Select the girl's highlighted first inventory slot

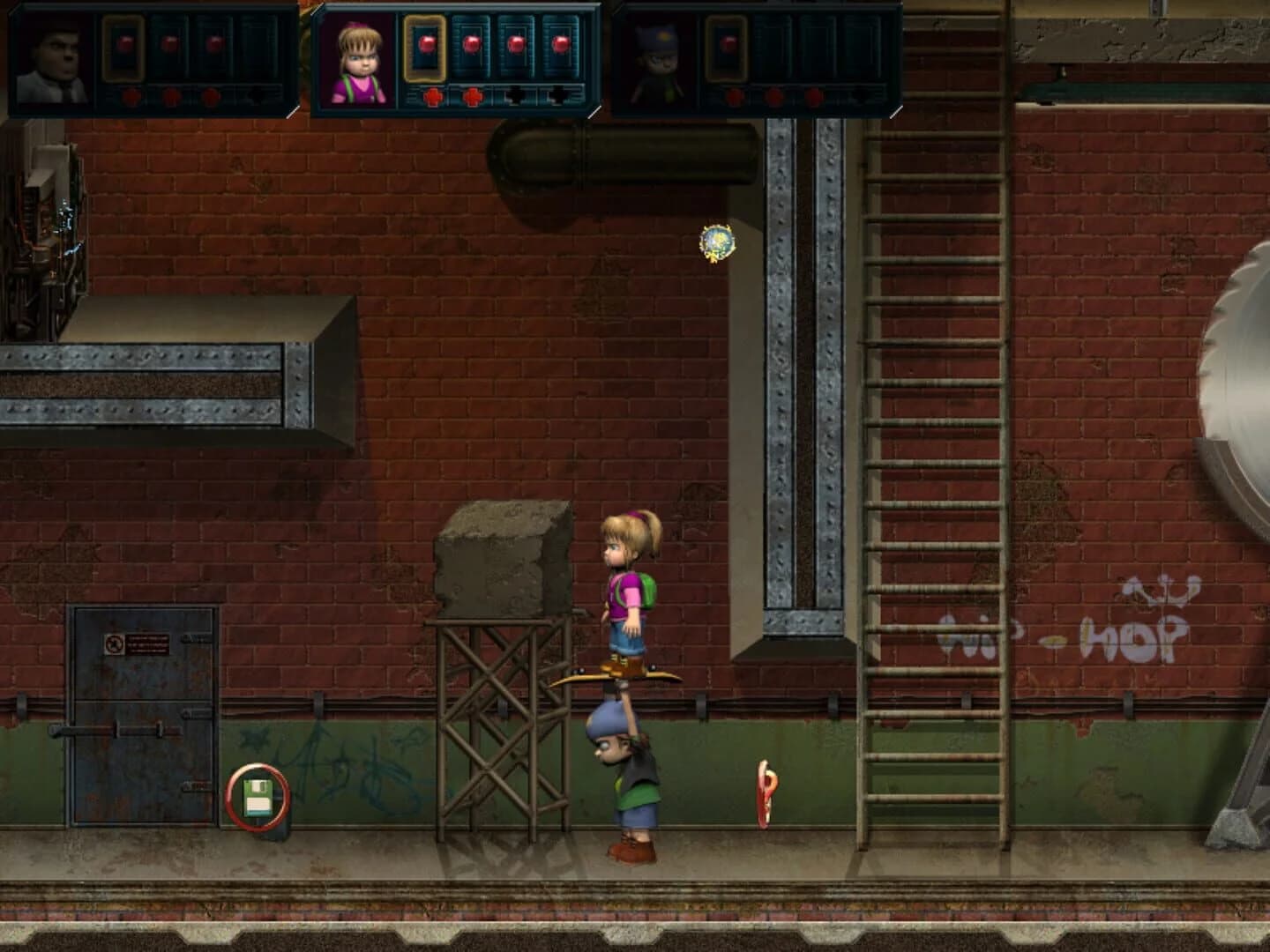[427, 48]
